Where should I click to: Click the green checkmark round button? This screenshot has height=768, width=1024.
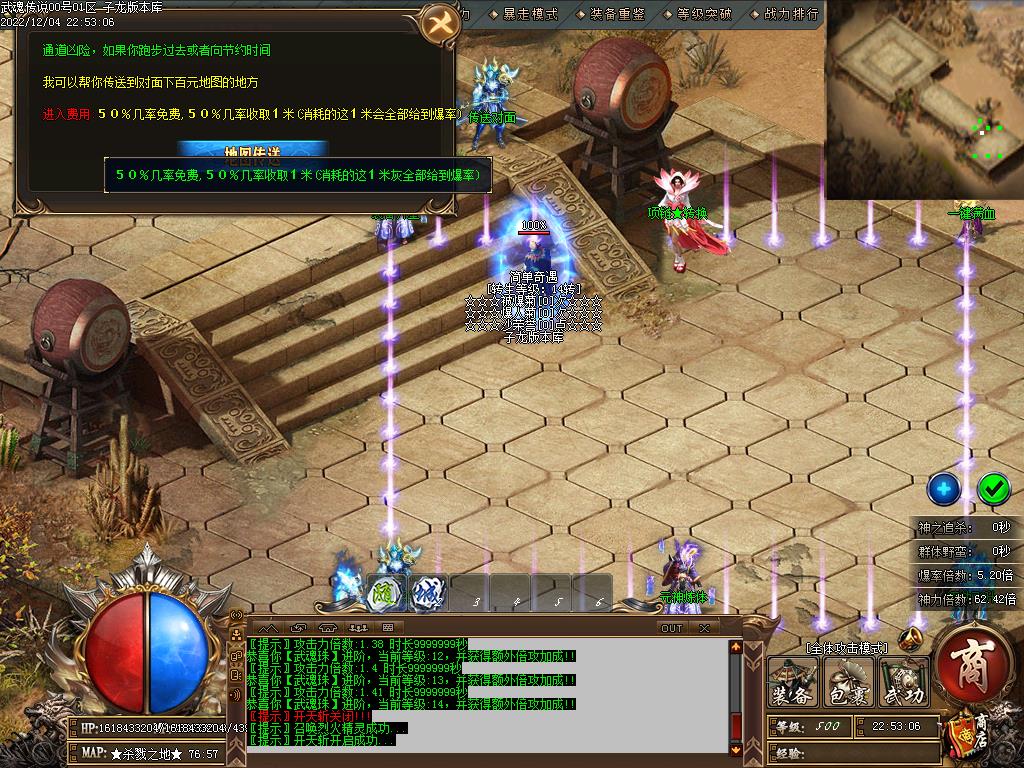[x=993, y=488]
